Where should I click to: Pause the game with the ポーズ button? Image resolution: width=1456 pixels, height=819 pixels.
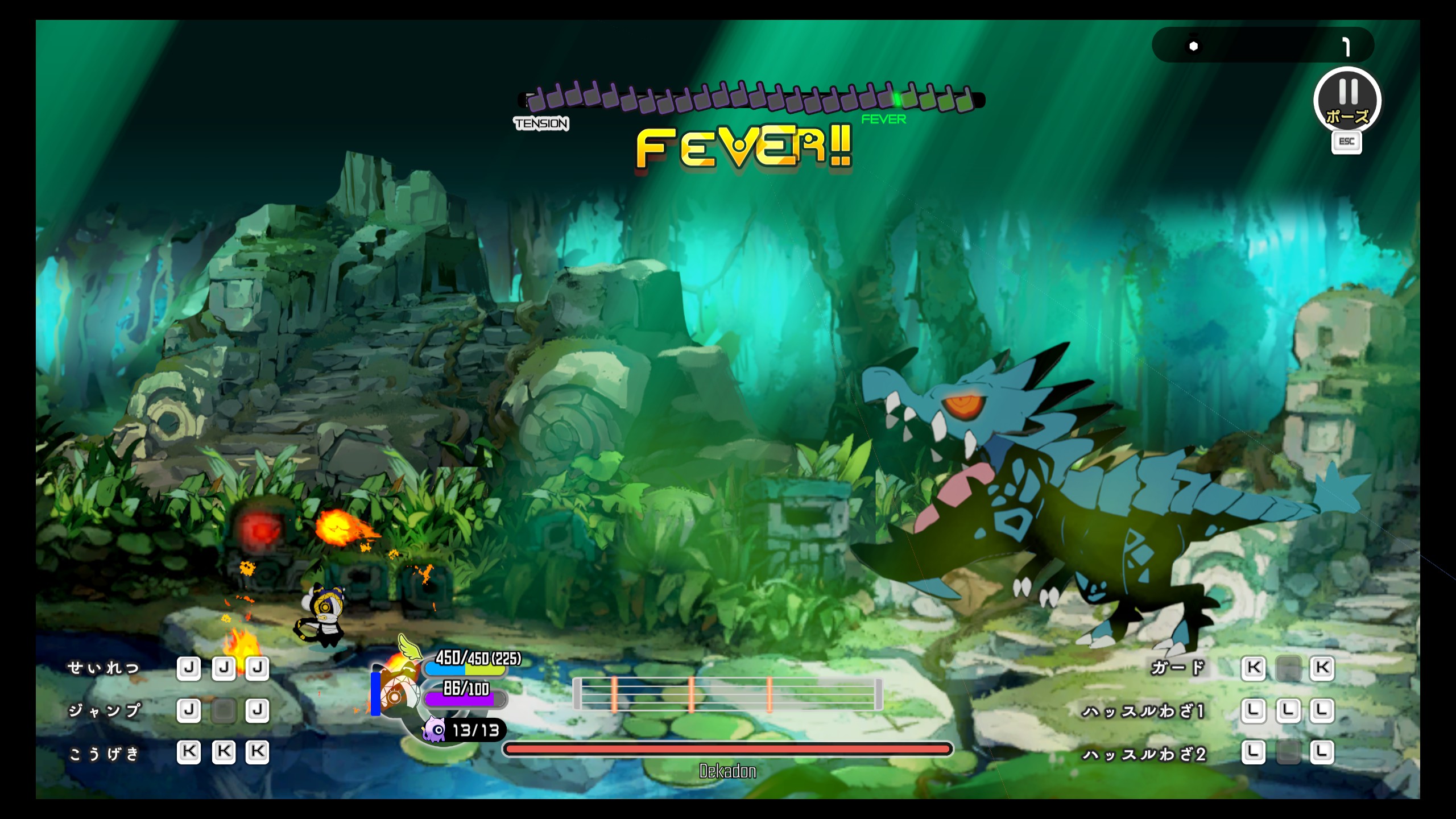[1347, 101]
